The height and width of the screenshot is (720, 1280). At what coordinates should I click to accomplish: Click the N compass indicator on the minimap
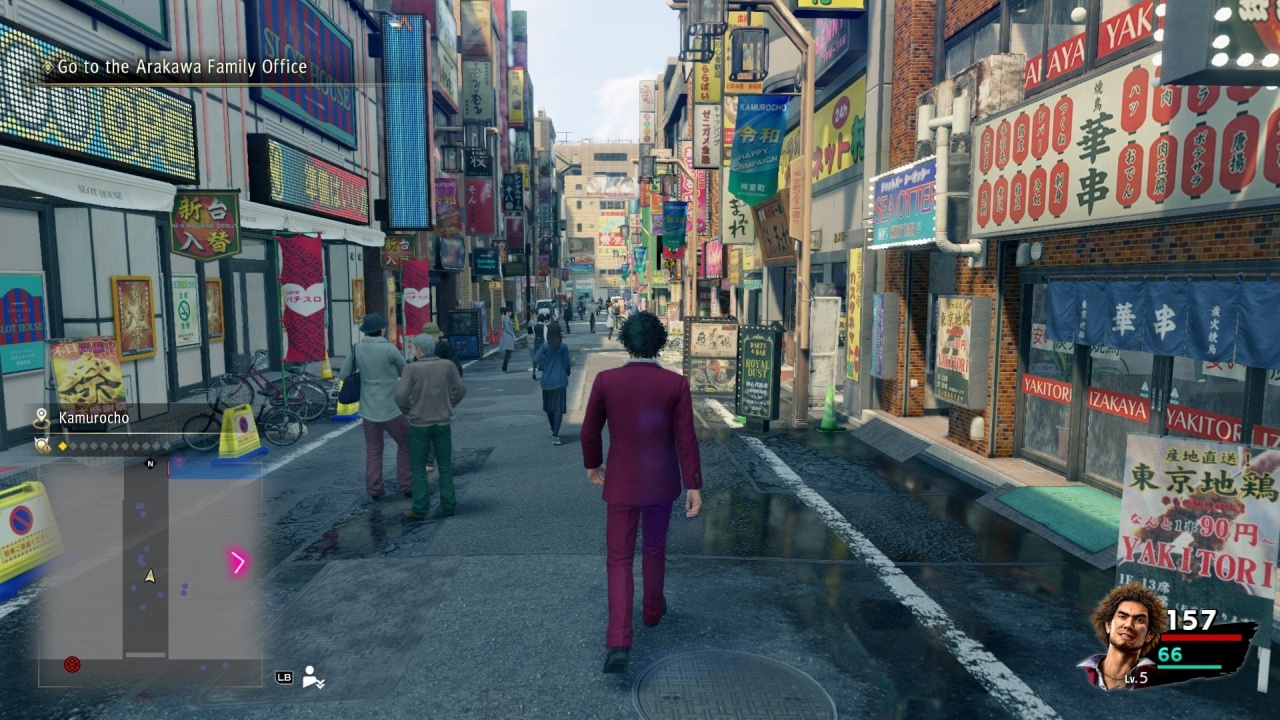click(x=149, y=463)
